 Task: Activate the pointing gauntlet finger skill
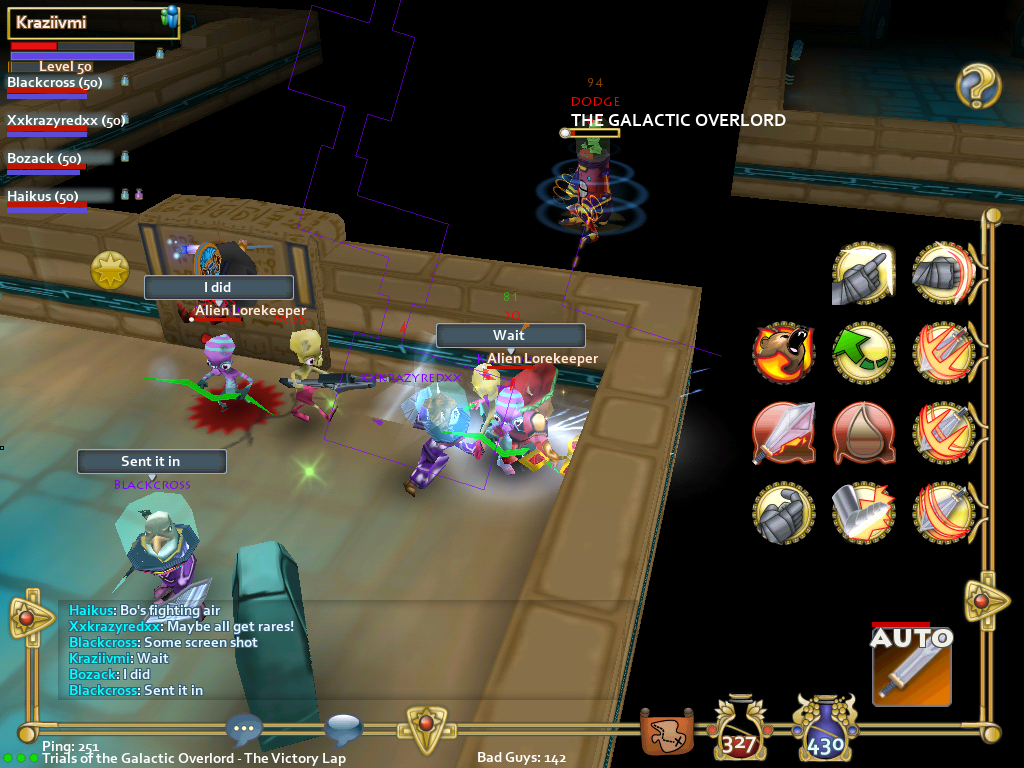pyautogui.click(x=863, y=272)
